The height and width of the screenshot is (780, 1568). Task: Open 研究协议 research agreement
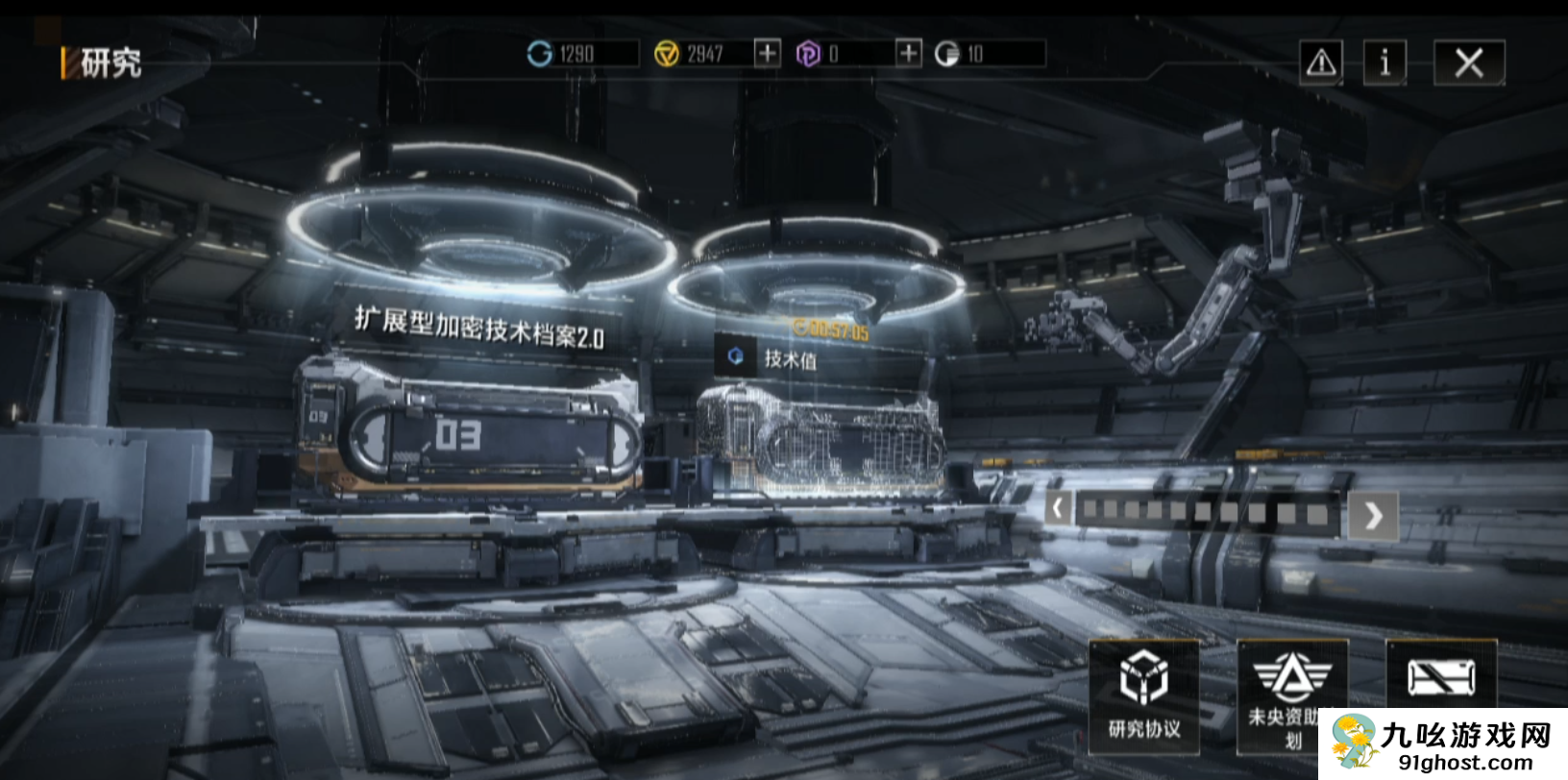(1143, 694)
